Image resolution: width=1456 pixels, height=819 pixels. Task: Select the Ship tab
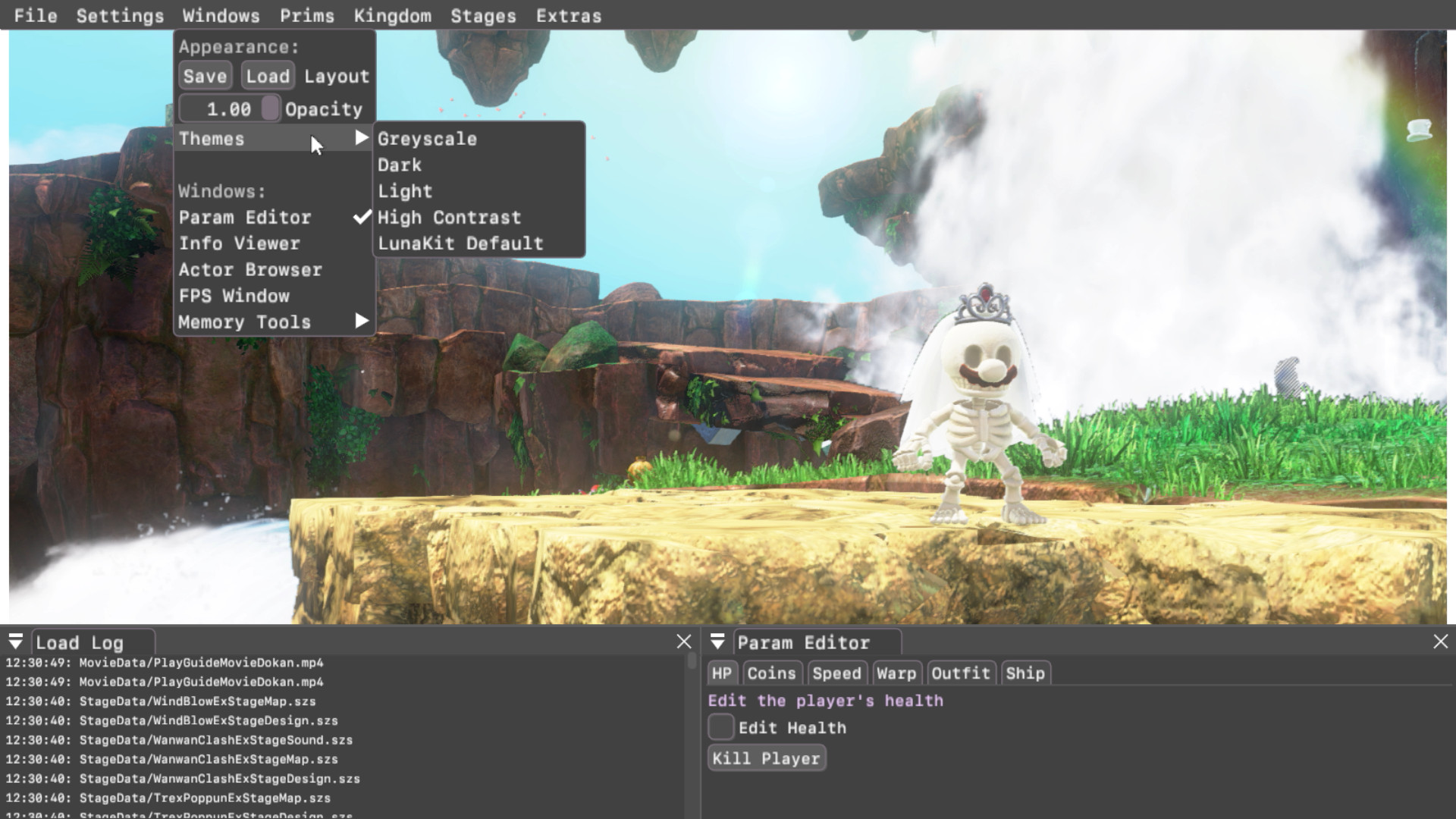(1025, 673)
